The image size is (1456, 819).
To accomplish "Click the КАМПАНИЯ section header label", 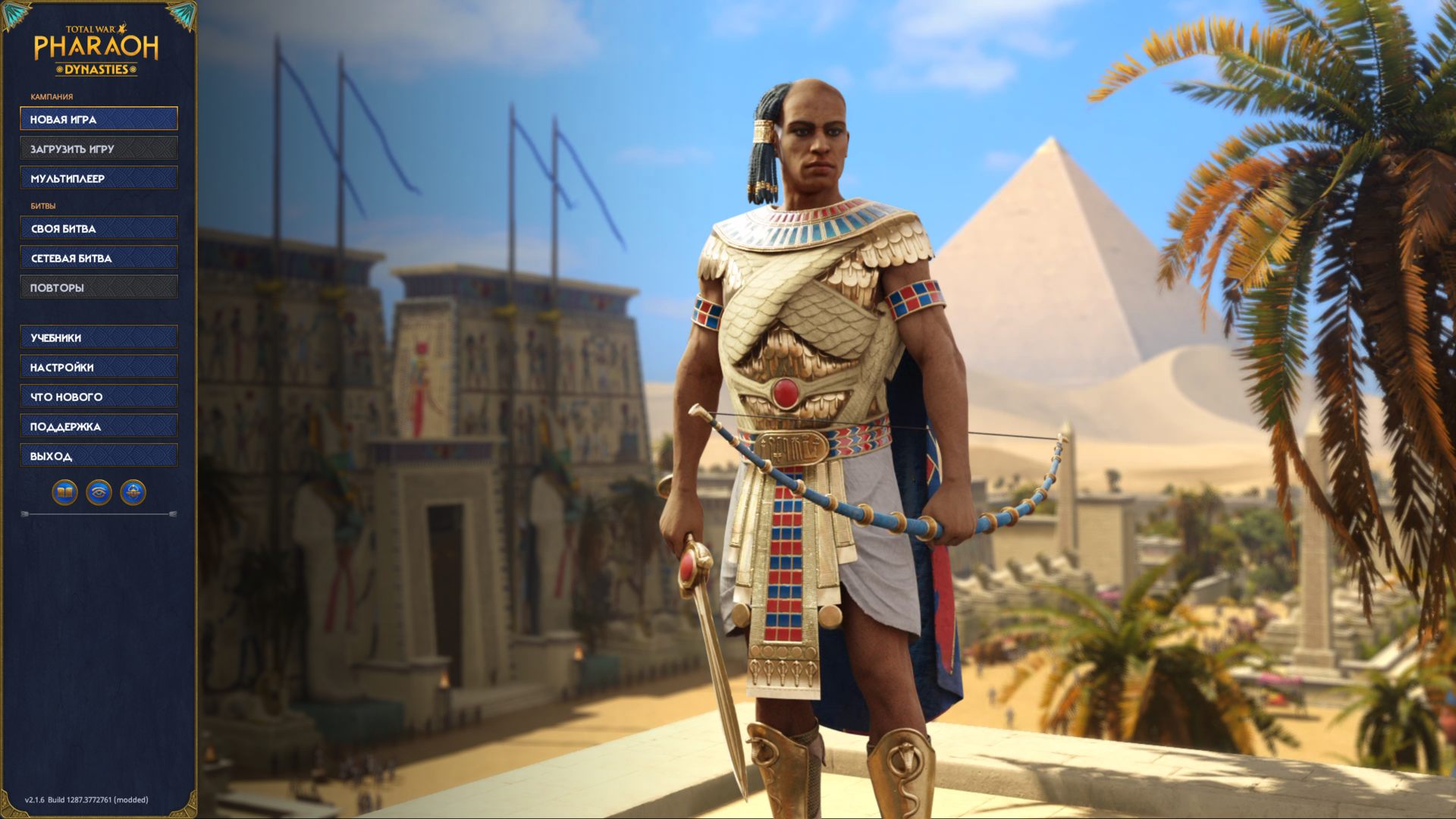I will (51, 97).
